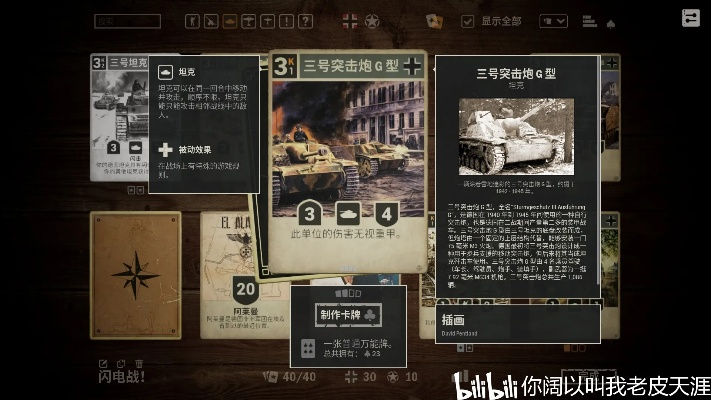
Task: Click the playing cards collection icon
Action: tap(434, 20)
